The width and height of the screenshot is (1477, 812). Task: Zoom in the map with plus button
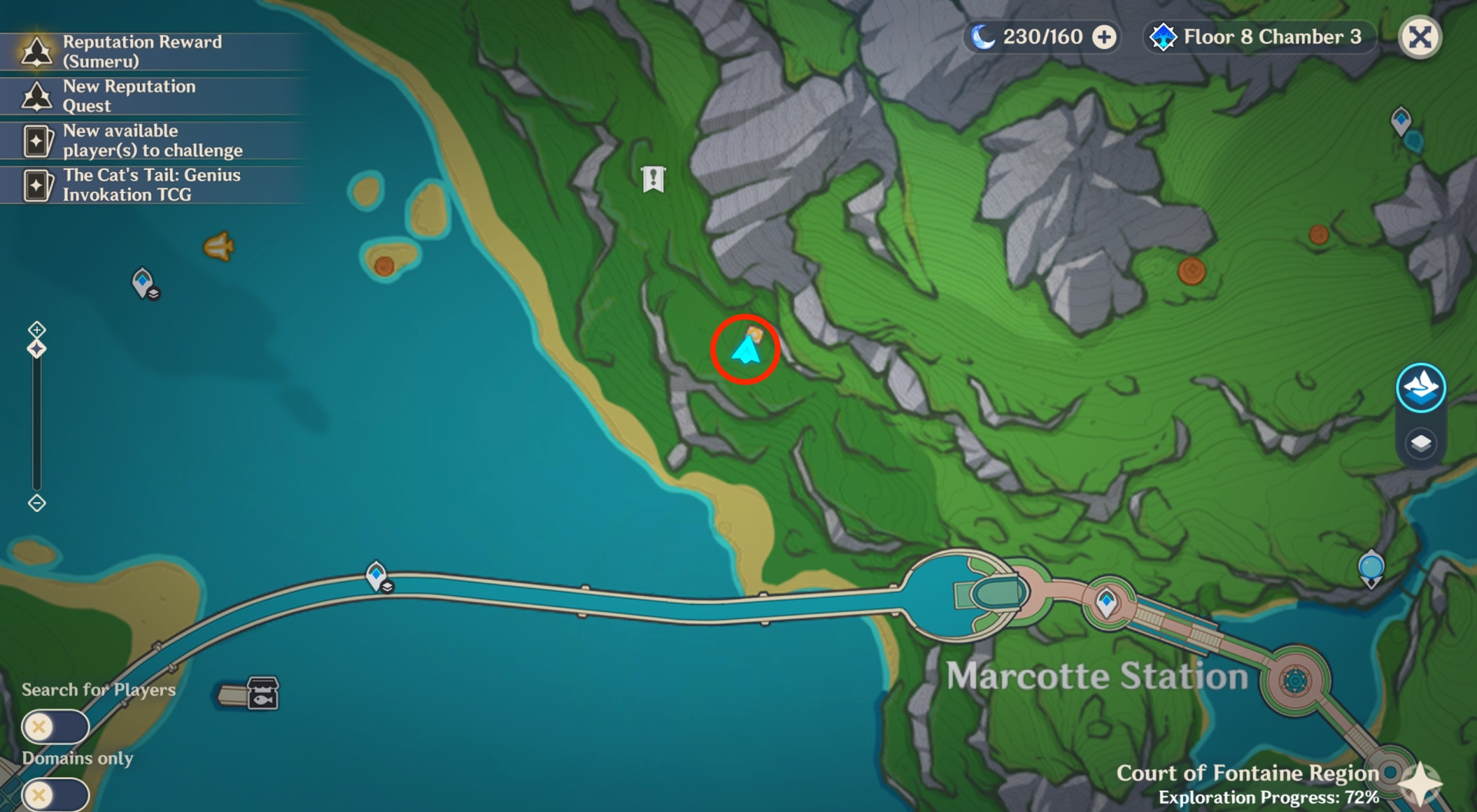click(x=37, y=330)
